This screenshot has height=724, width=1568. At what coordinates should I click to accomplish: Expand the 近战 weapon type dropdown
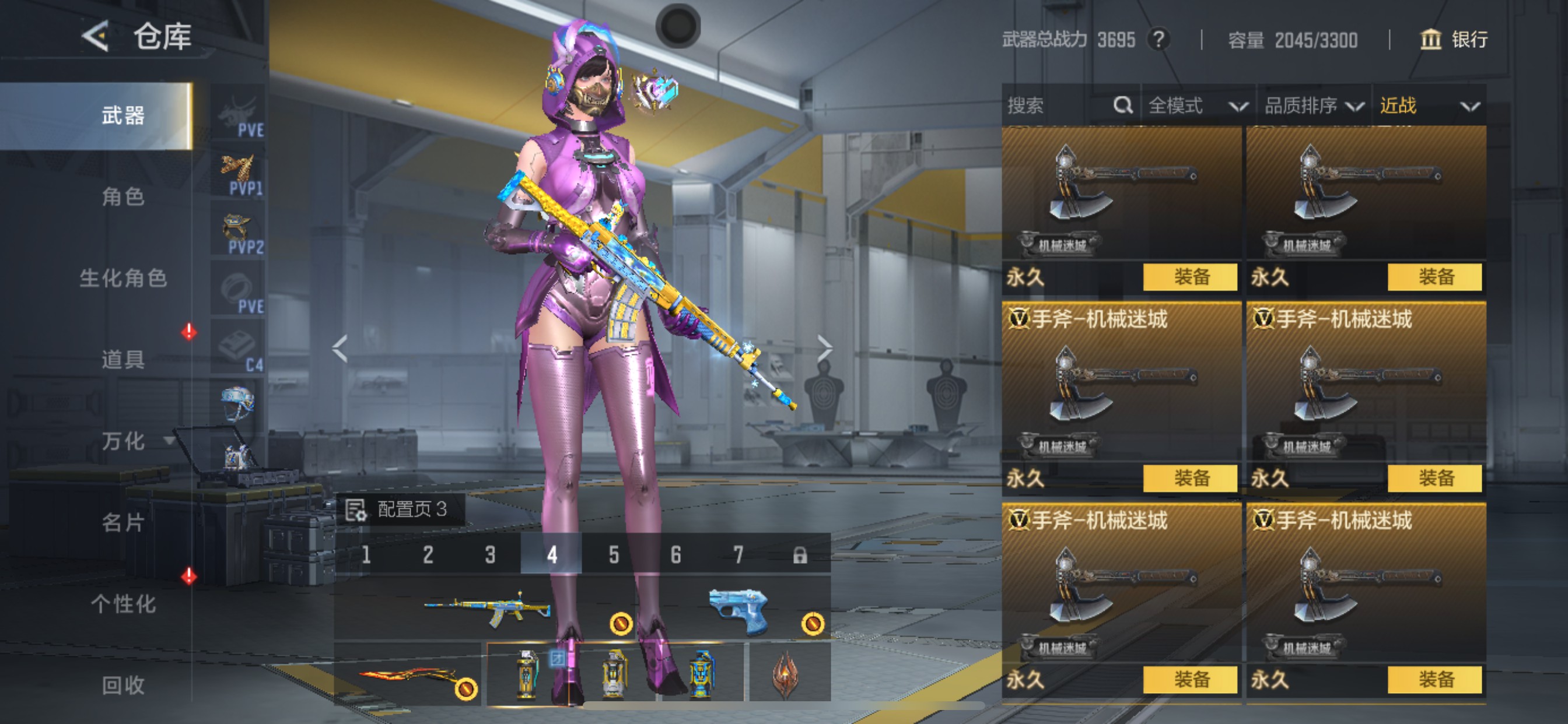tap(1428, 106)
